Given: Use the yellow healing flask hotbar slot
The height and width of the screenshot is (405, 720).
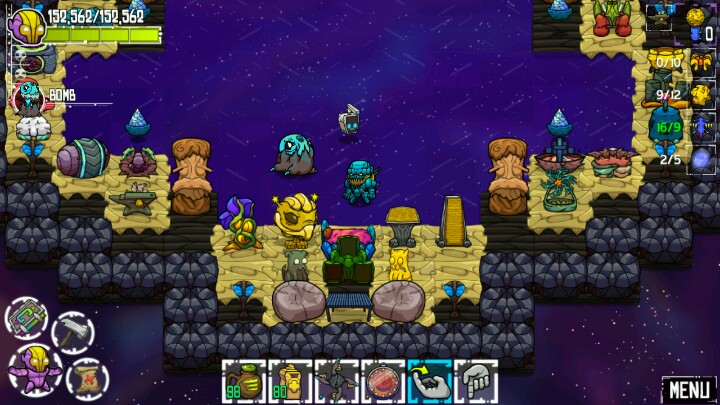Looking at the screenshot, I should 288,381.
